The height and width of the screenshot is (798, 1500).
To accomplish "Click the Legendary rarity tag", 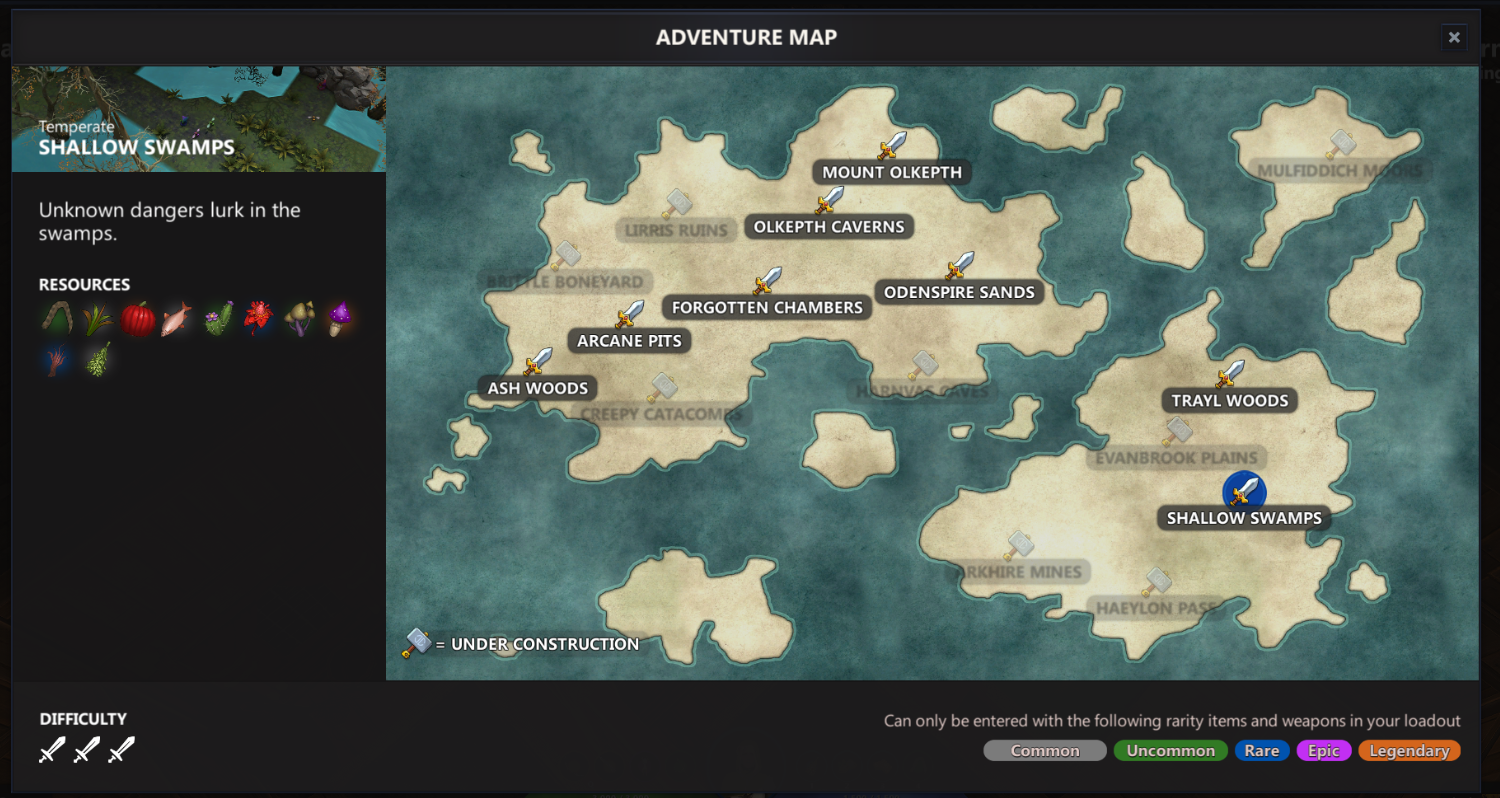I will point(1409,751).
